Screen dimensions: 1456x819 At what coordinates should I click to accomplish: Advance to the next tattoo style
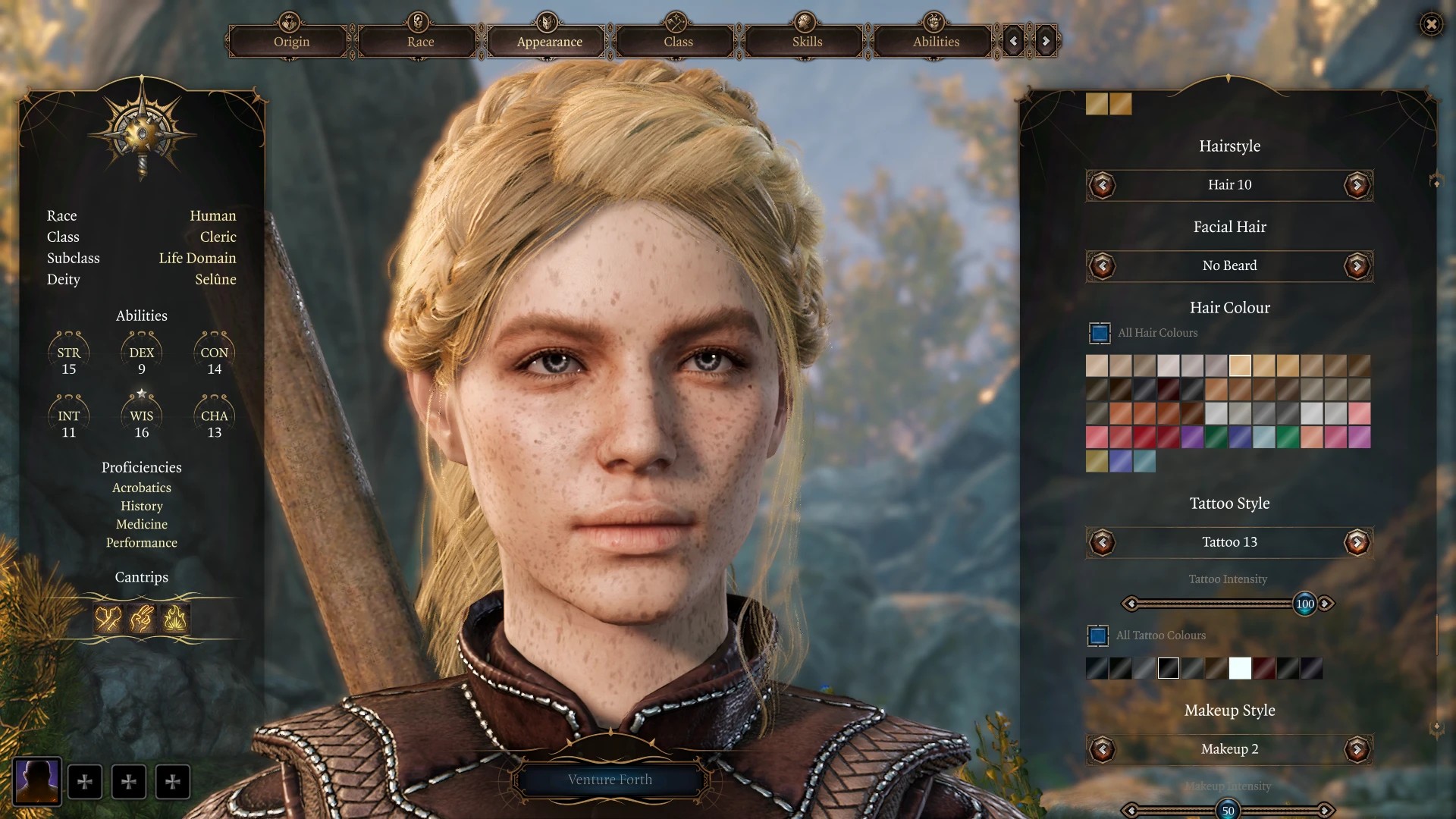1357,542
